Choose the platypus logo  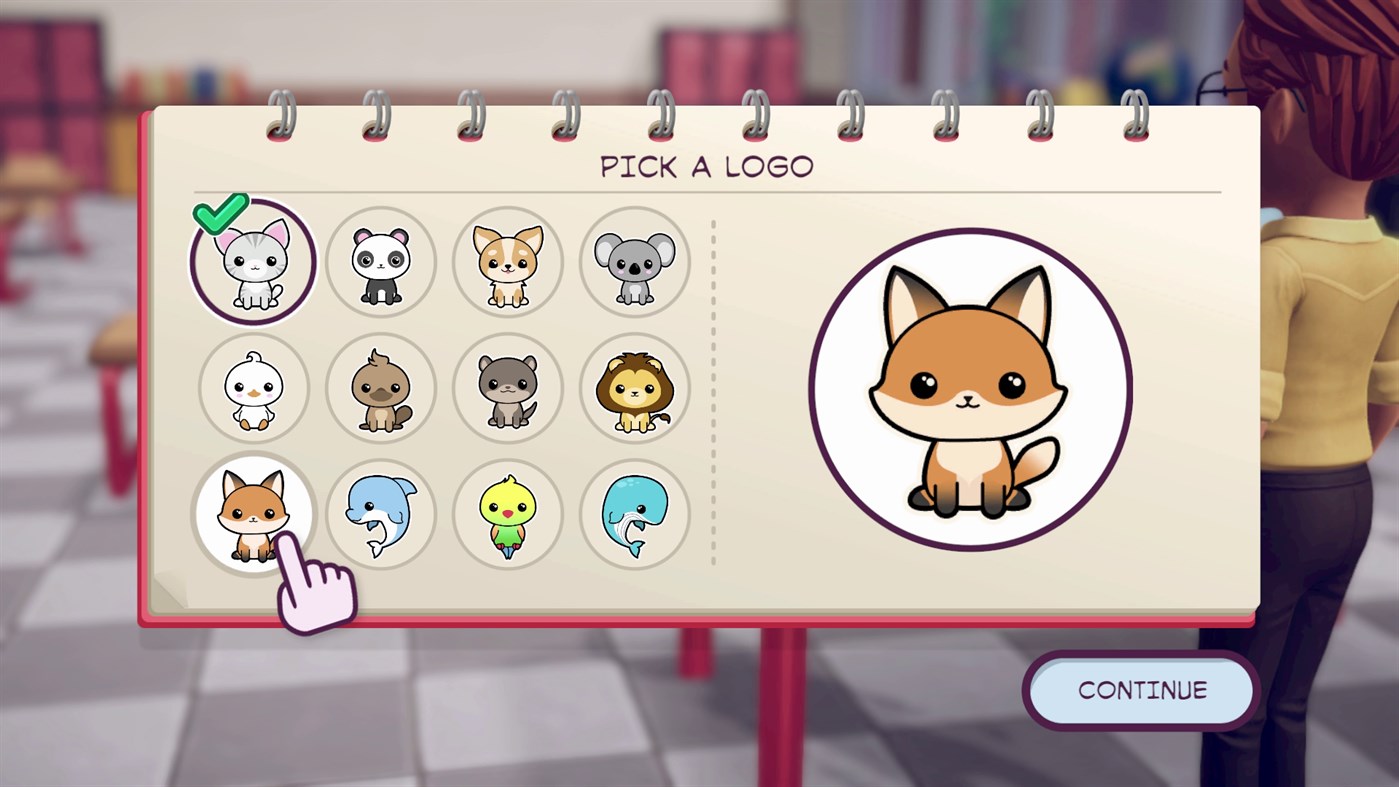point(380,388)
